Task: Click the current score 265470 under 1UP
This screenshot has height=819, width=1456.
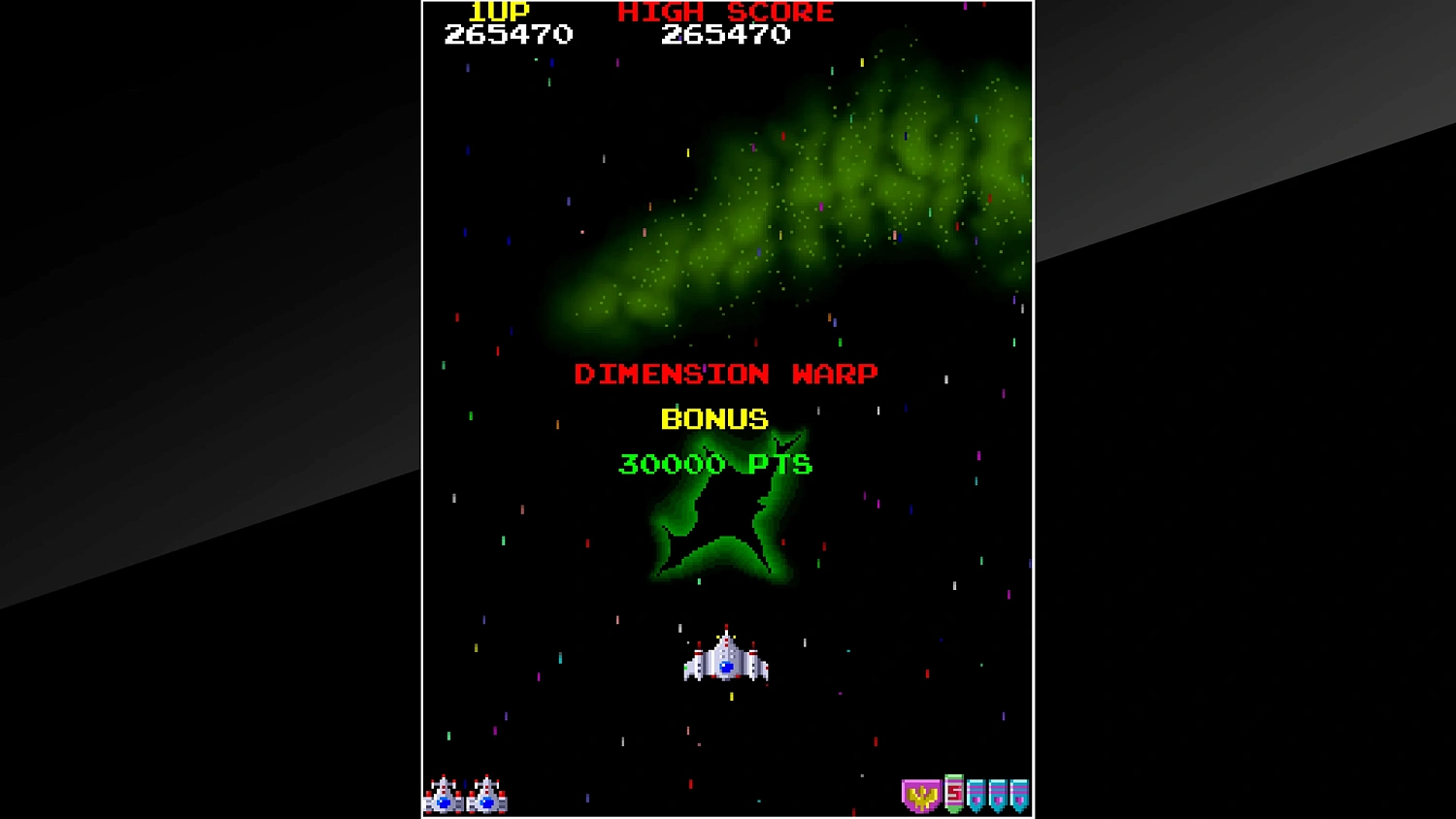Action: pyautogui.click(x=509, y=36)
